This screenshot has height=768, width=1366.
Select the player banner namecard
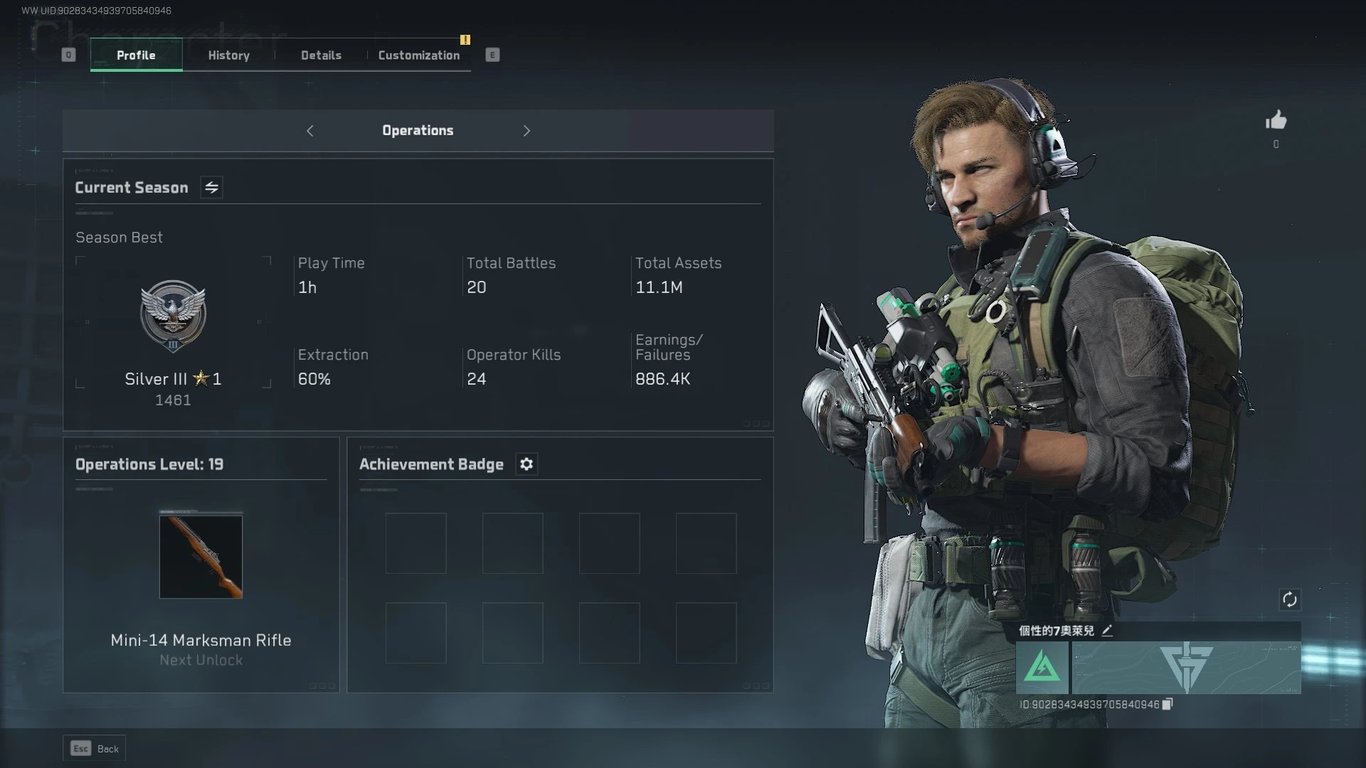1186,668
